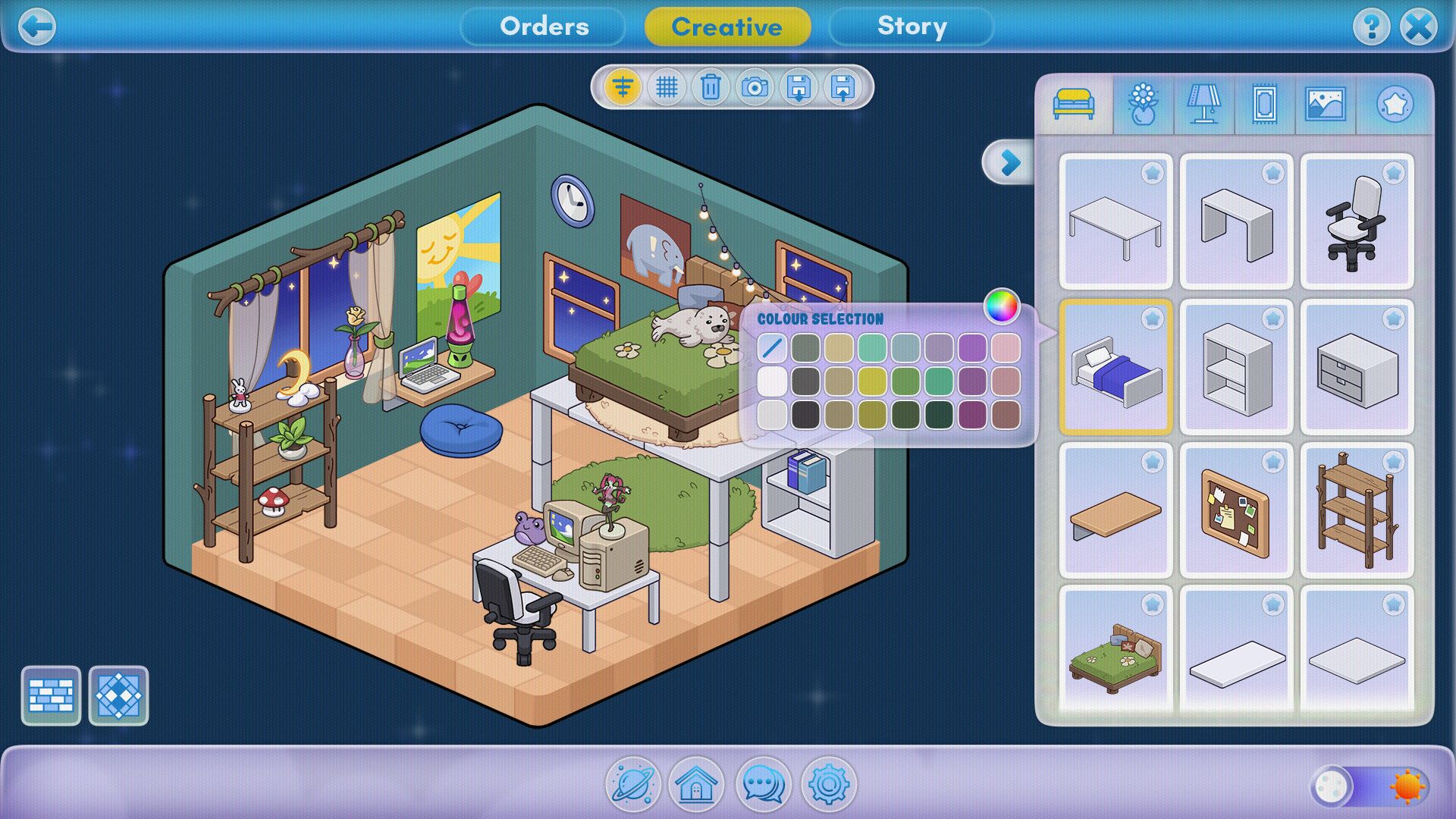The image size is (1456, 819).
Task: Close the game with the X button
Action: coord(1418,27)
